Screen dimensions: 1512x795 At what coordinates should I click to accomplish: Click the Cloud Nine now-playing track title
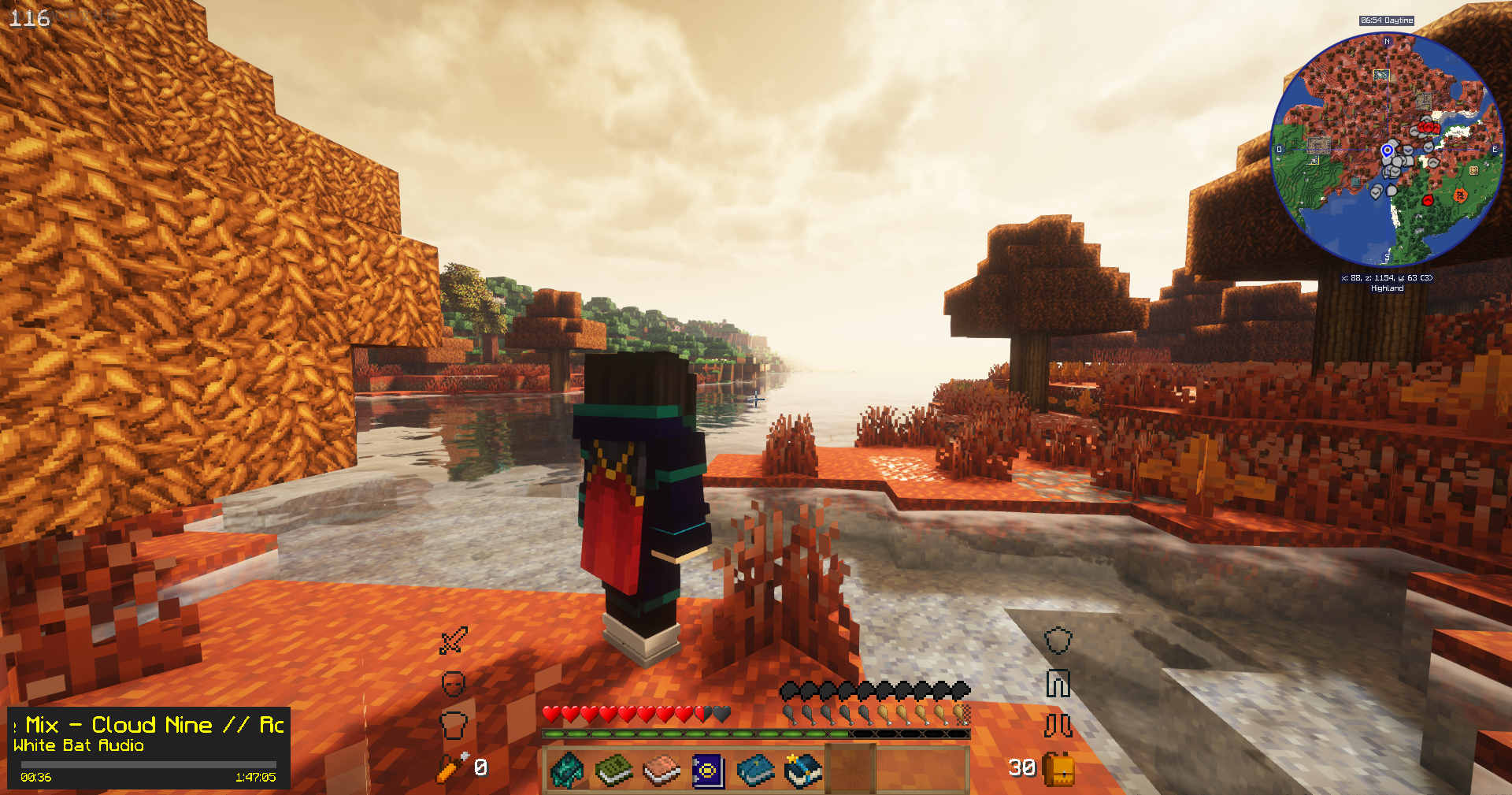click(x=150, y=725)
